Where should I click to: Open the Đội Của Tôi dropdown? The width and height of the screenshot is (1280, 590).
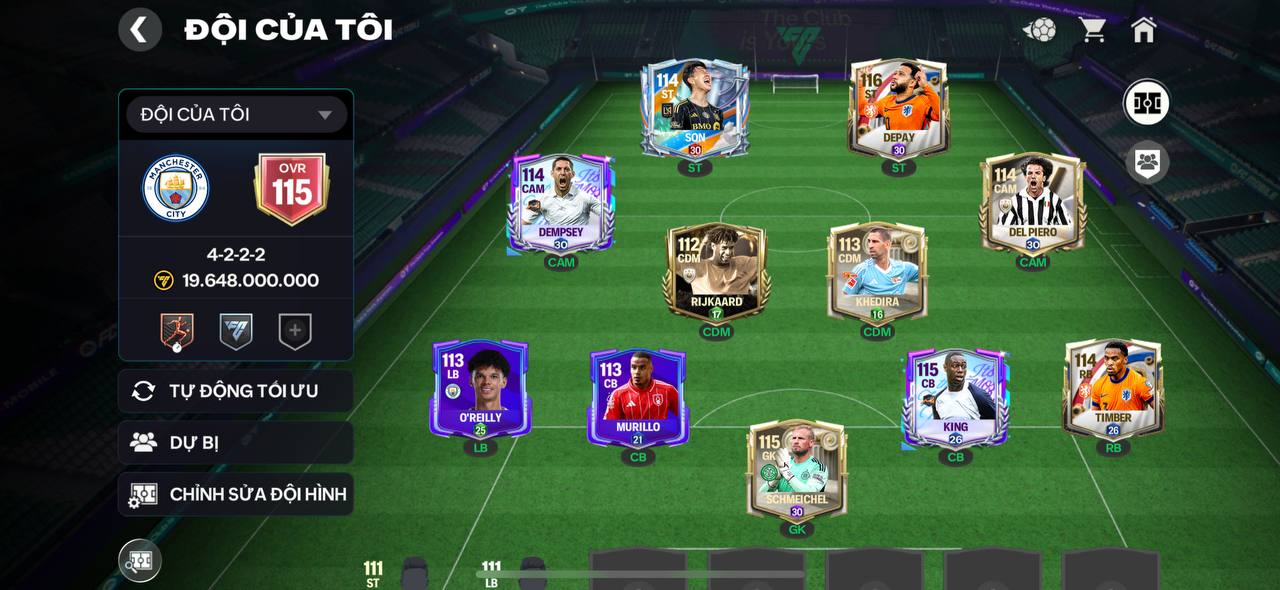click(236, 115)
